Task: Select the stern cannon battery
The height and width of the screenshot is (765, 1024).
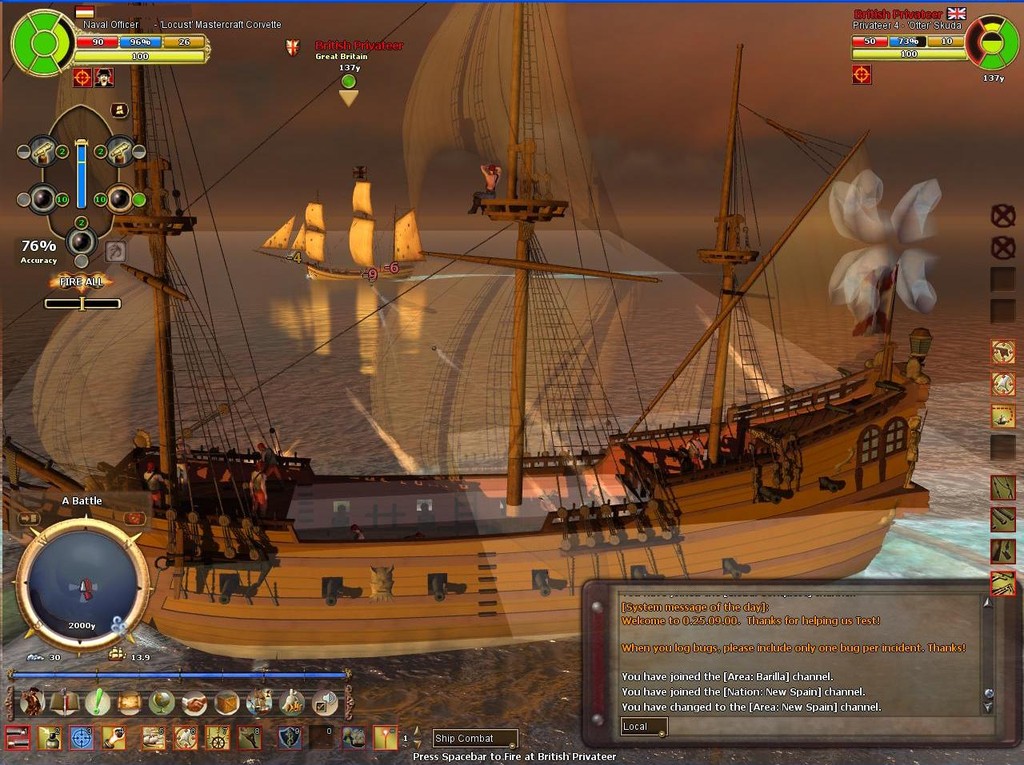Action: 81,241
